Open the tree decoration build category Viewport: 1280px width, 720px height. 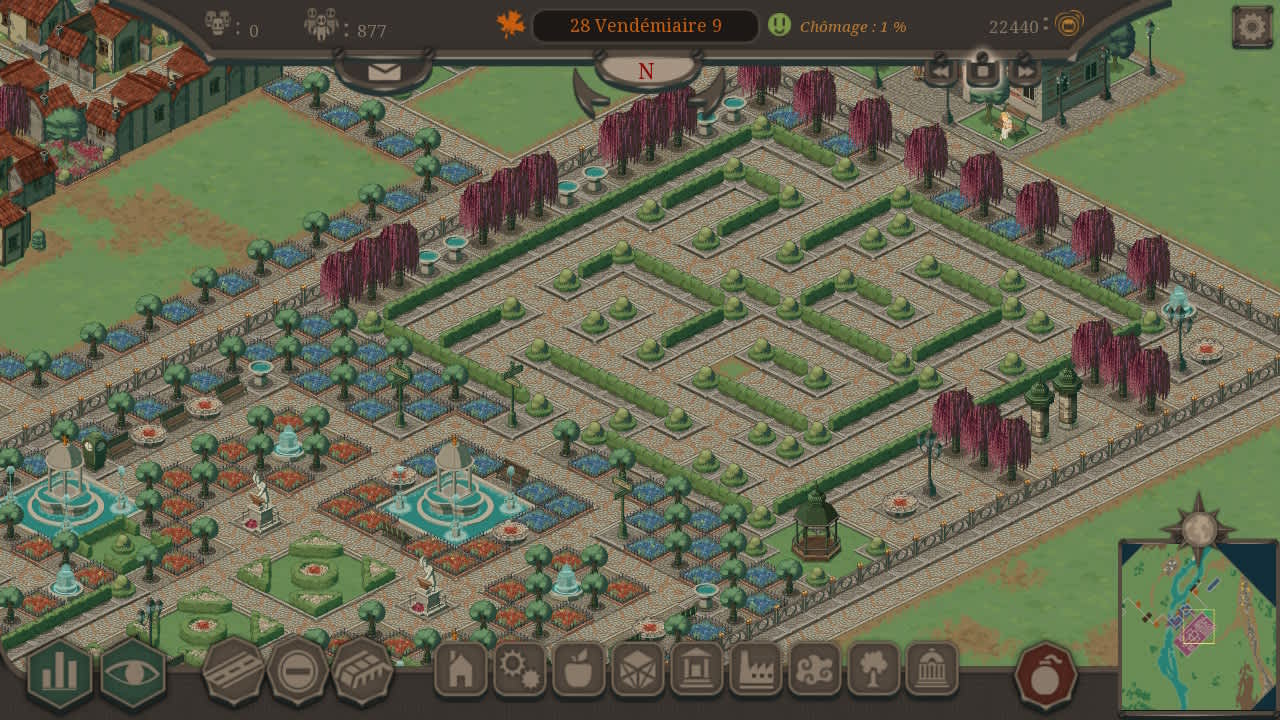[874, 669]
